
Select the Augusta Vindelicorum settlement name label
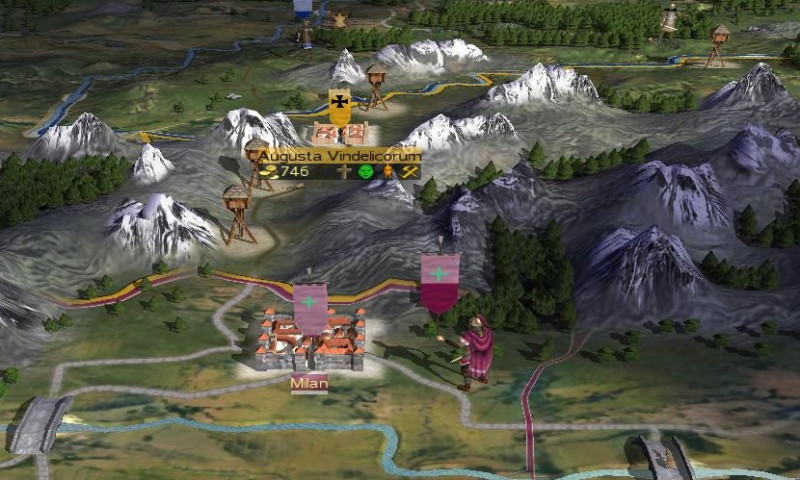[338, 156]
